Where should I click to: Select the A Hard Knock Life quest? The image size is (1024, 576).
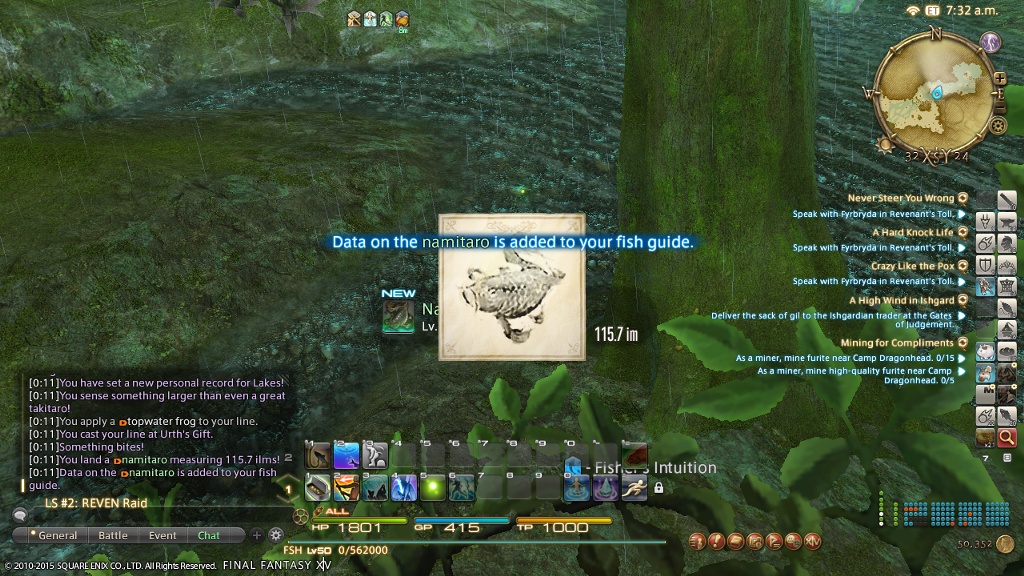click(912, 232)
